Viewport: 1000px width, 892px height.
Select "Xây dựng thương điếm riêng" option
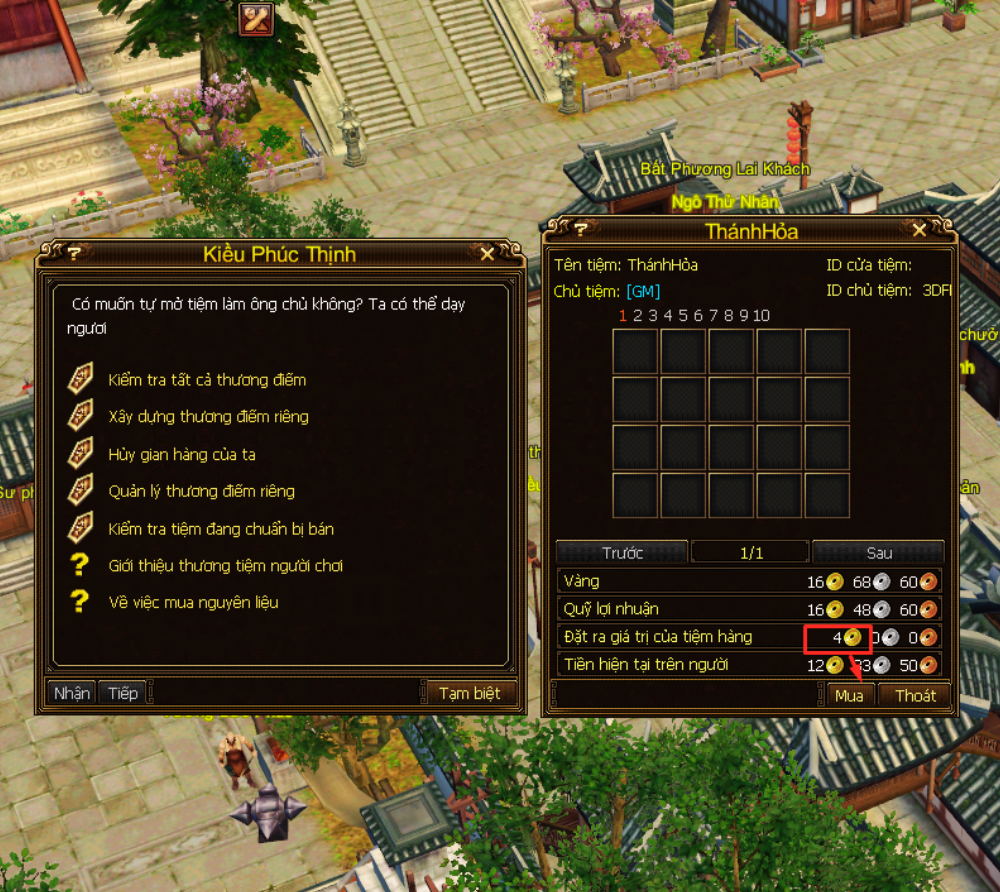pos(208,417)
